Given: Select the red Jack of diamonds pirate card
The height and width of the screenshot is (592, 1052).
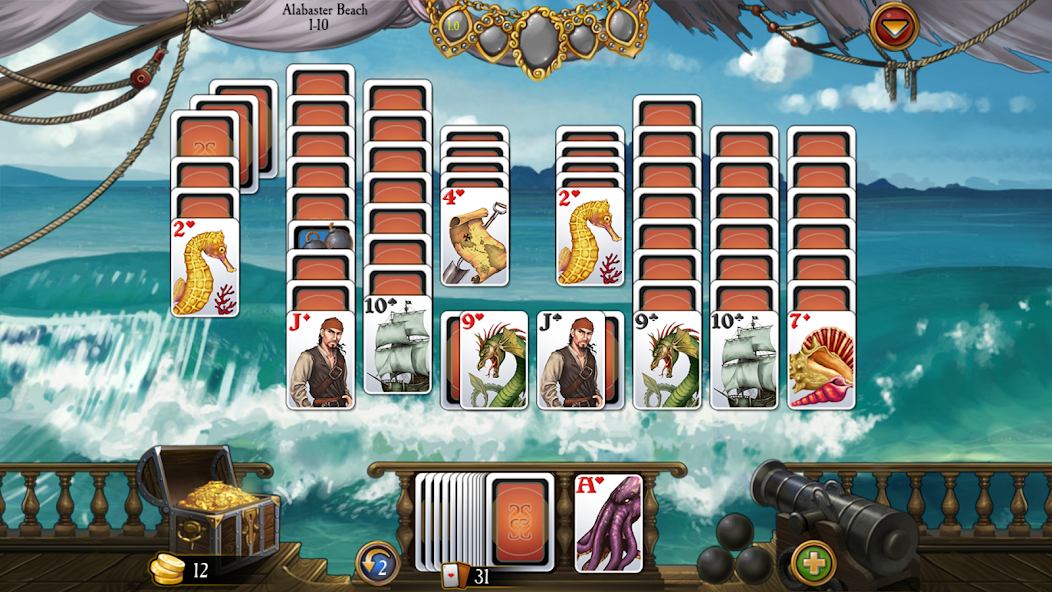Looking at the screenshot, I should 320,361.
